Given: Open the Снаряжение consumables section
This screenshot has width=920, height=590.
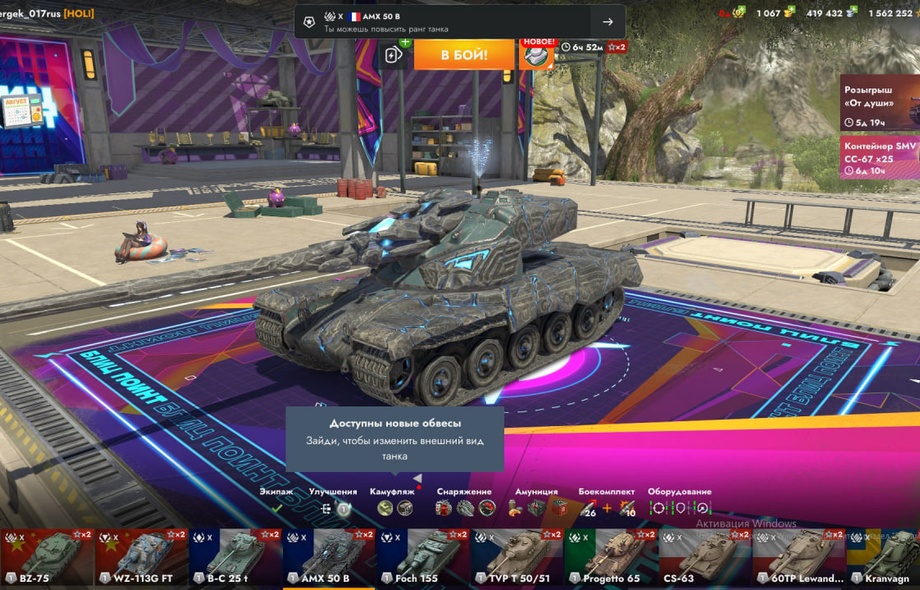Looking at the screenshot, I should pos(464,501).
